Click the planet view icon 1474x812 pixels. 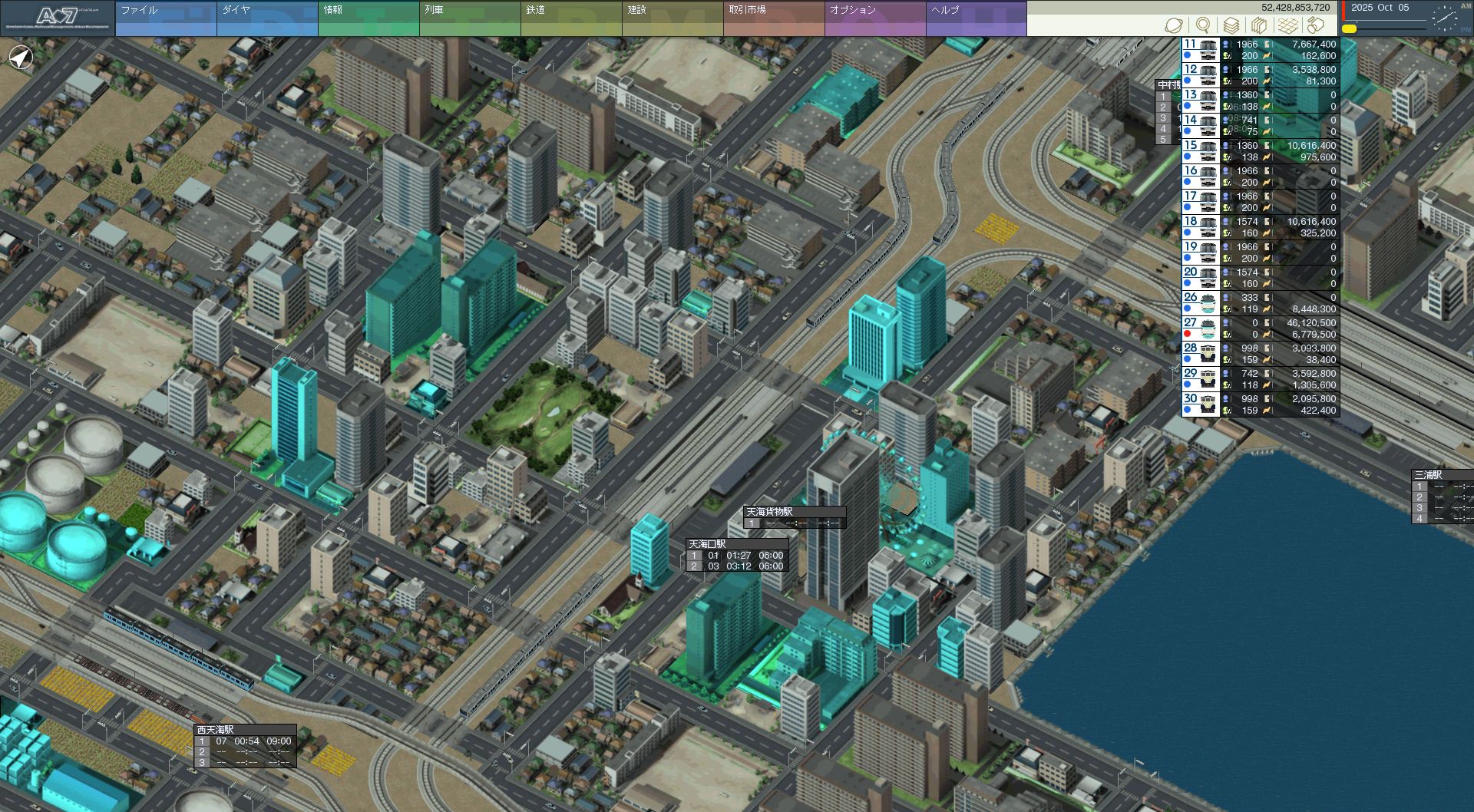click(x=1173, y=25)
